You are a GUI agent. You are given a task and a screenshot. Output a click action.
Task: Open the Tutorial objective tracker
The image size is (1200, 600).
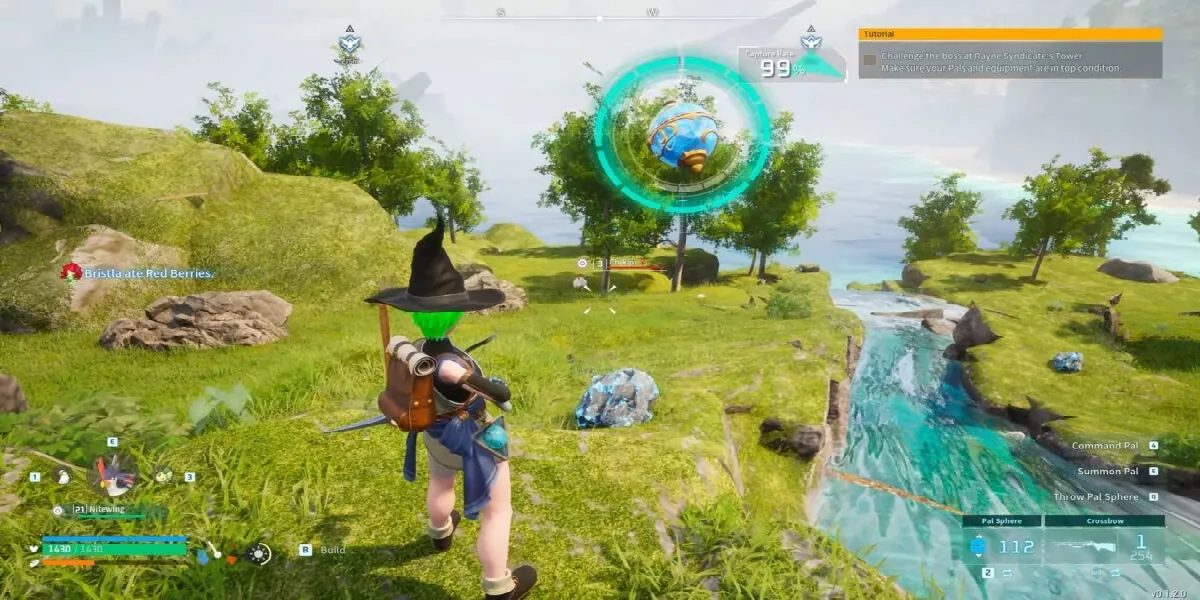pyautogui.click(x=1010, y=34)
